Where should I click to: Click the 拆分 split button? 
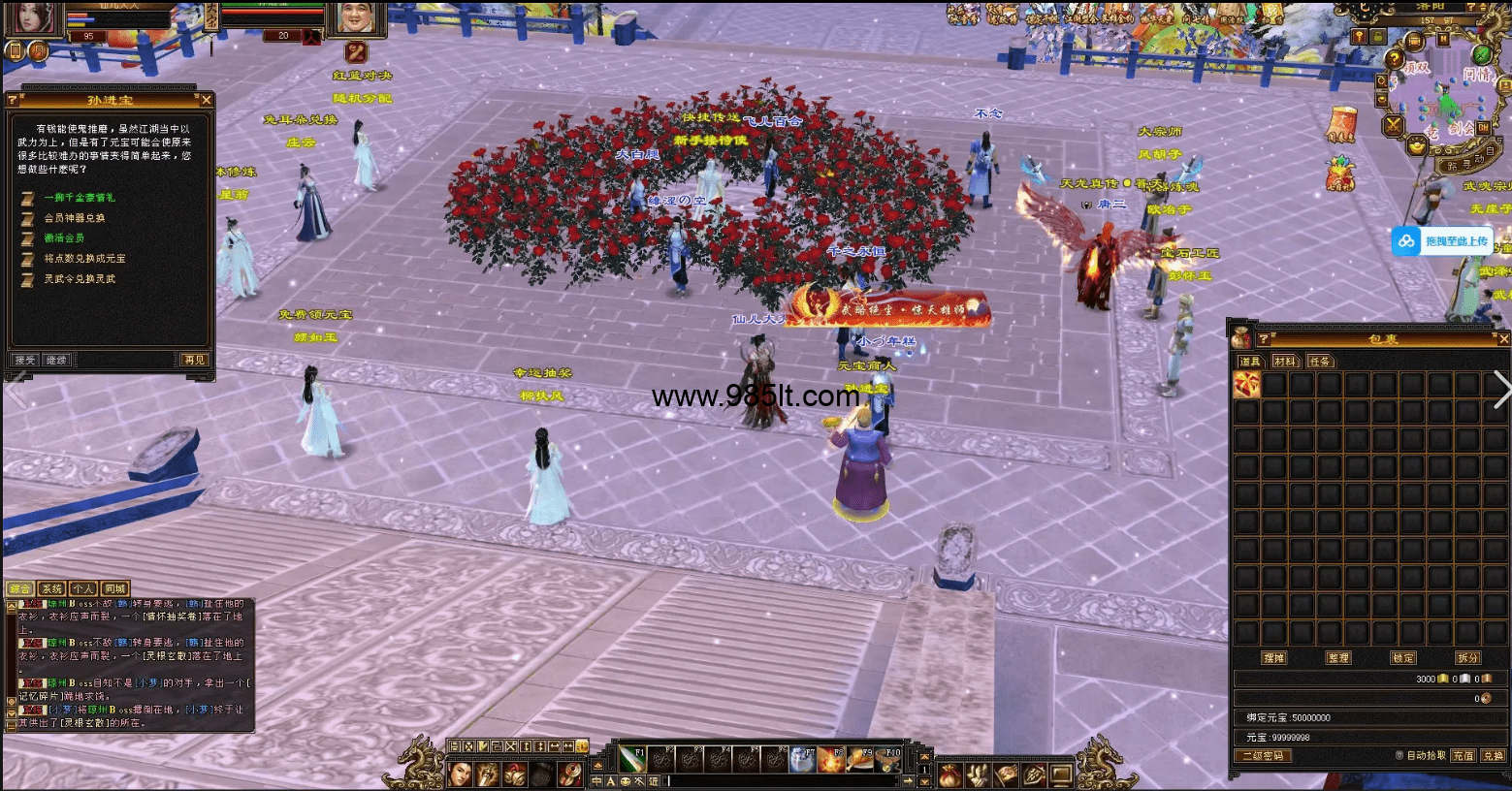pos(1467,657)
